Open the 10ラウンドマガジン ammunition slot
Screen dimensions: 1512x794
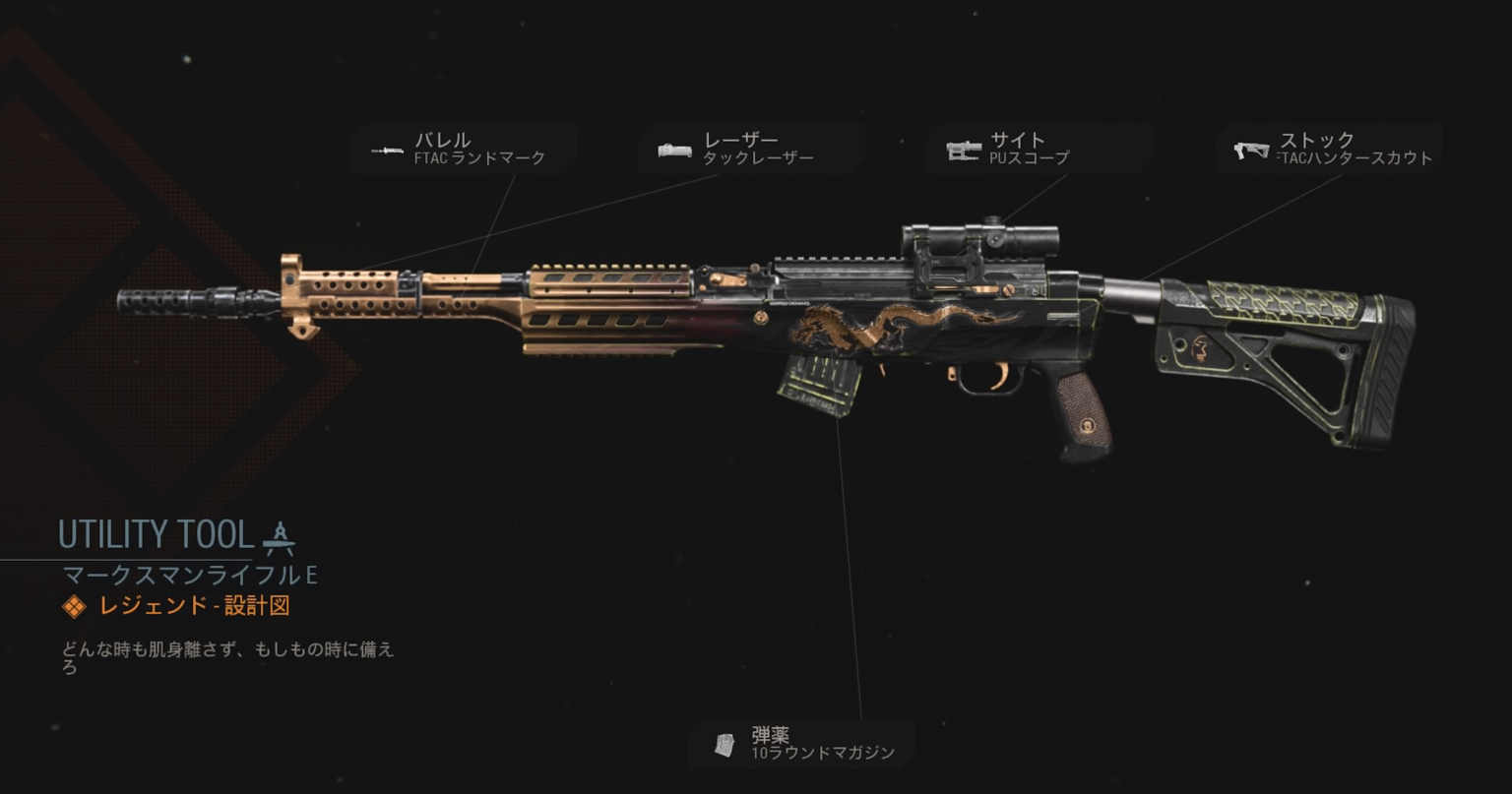[821, 751]
